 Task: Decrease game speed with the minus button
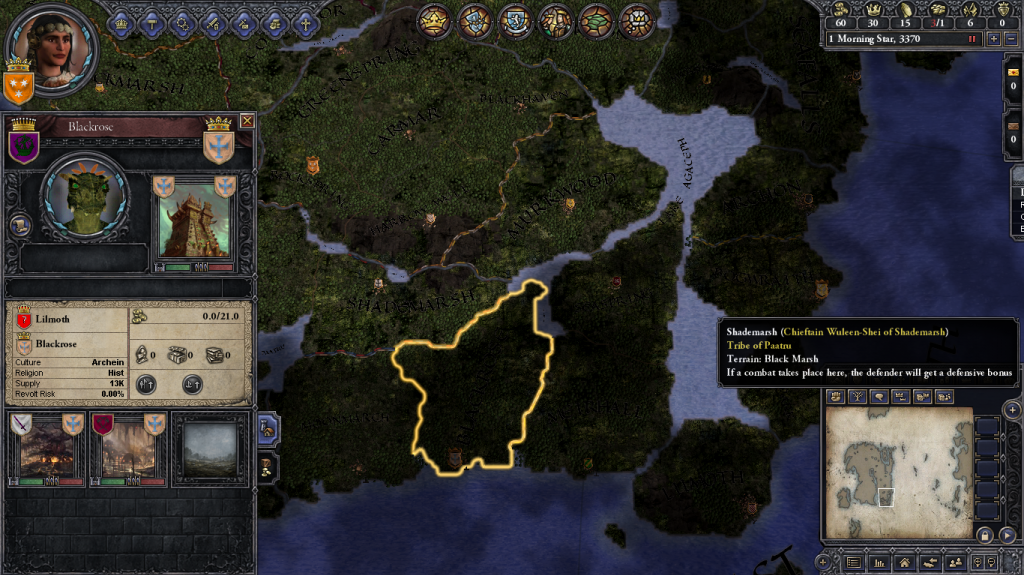pos(1010,39)
